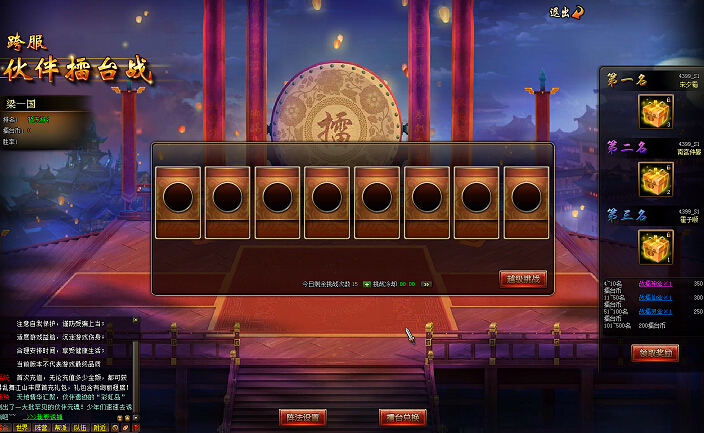Switch to the 帮派 guild chat tab
This screenshot has height=433, width=704.
61,427
